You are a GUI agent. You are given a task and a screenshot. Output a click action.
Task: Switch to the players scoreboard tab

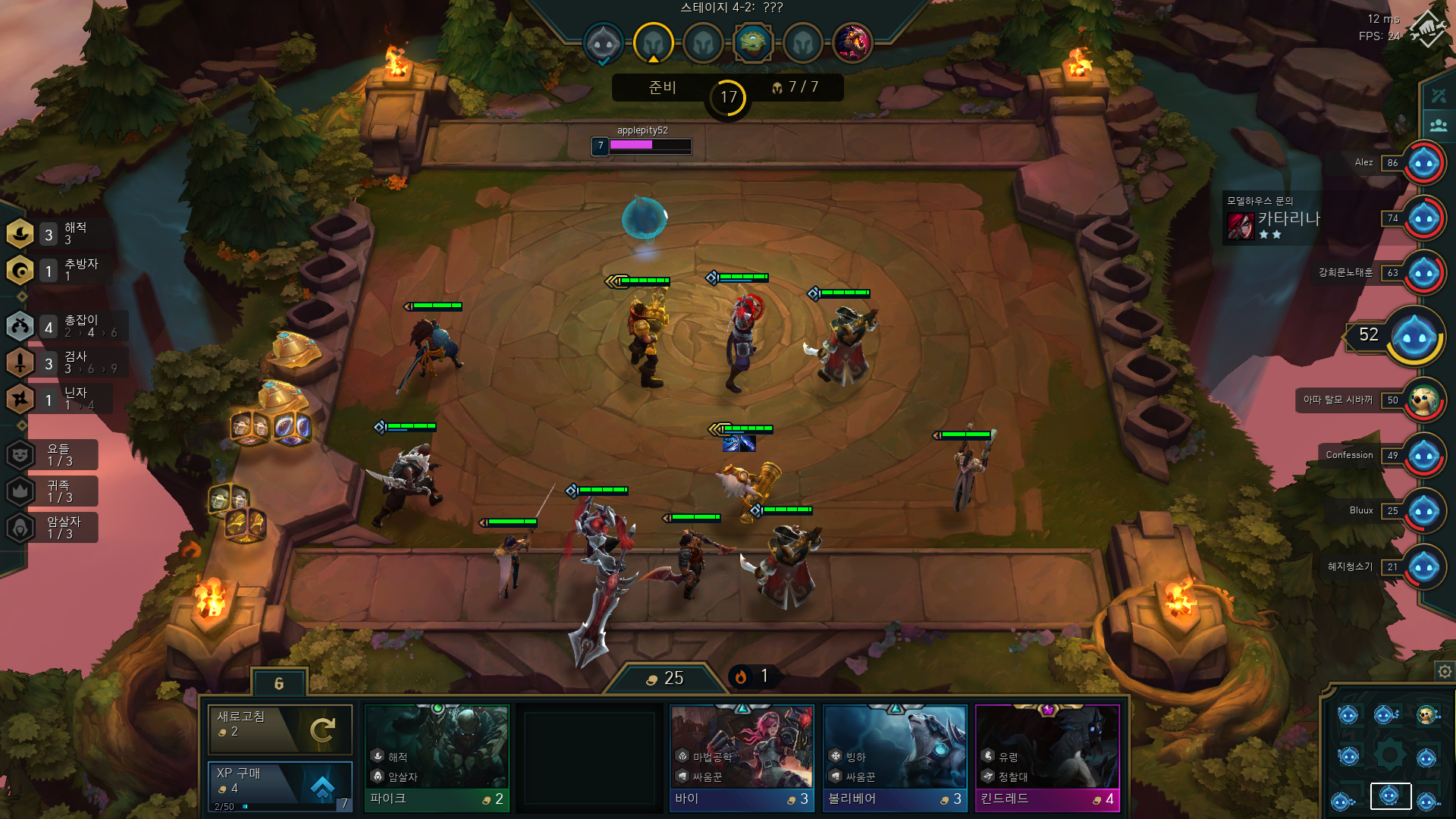click(1439, 125)
